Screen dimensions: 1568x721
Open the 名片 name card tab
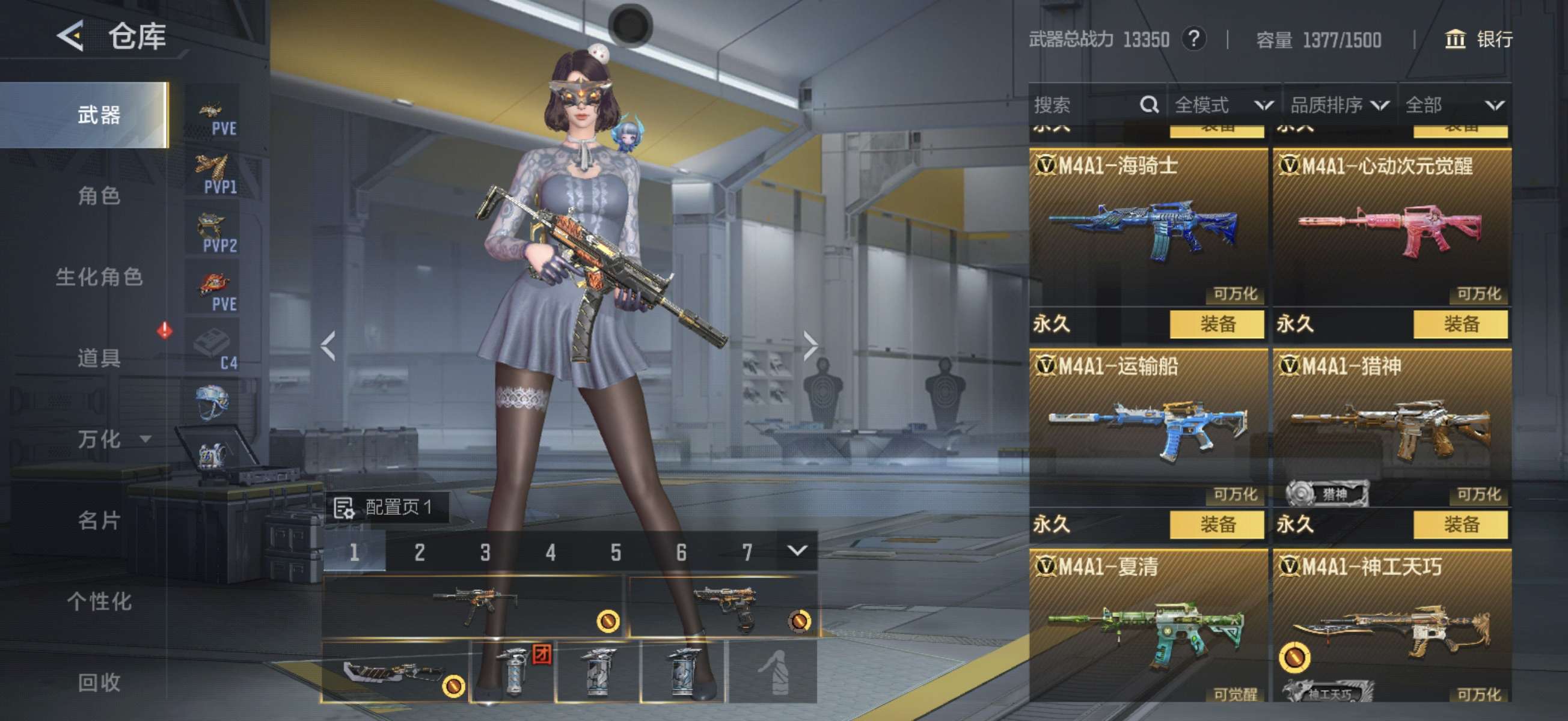coord(99,520)
